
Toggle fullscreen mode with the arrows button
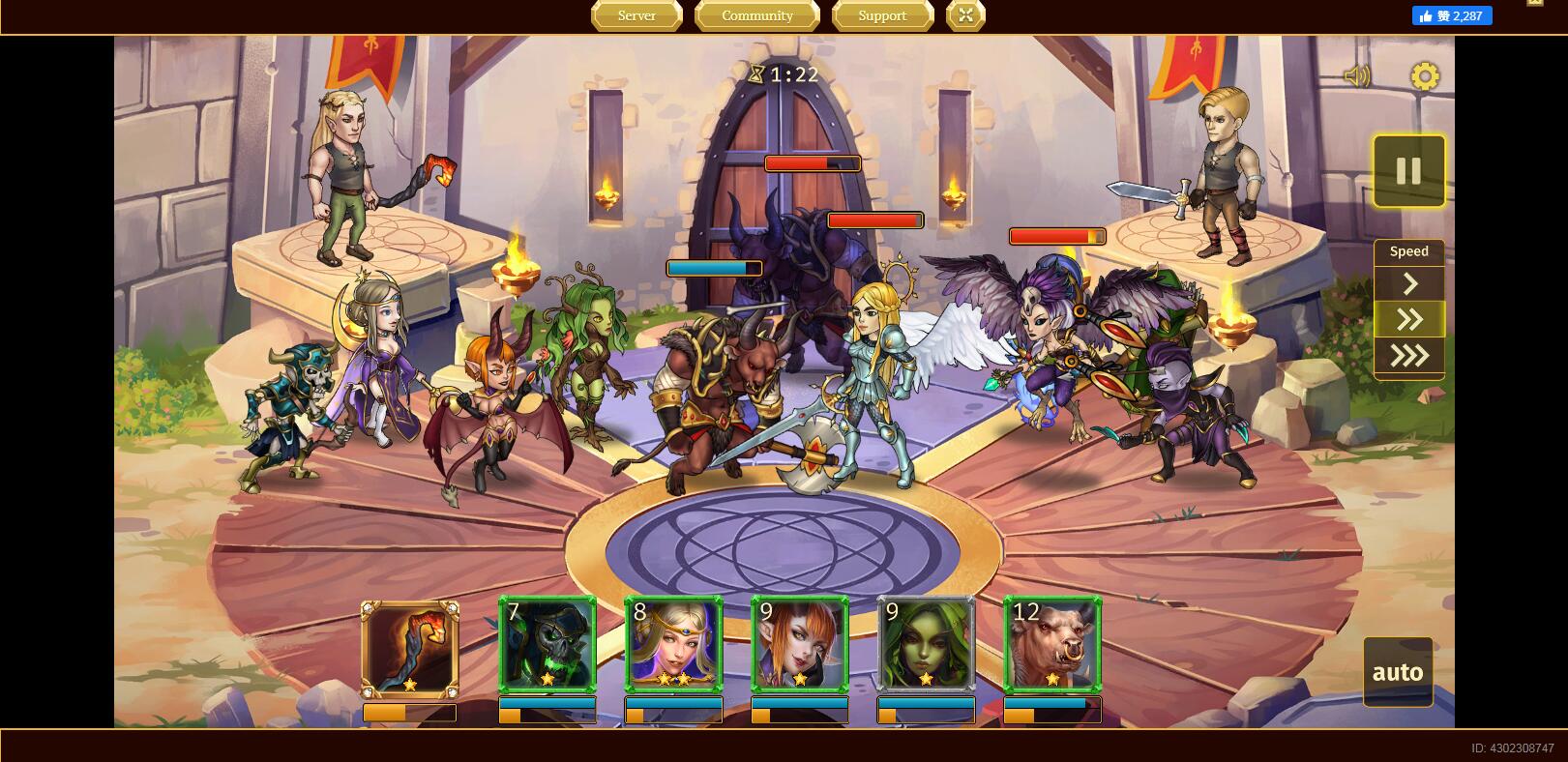point(965,15)
